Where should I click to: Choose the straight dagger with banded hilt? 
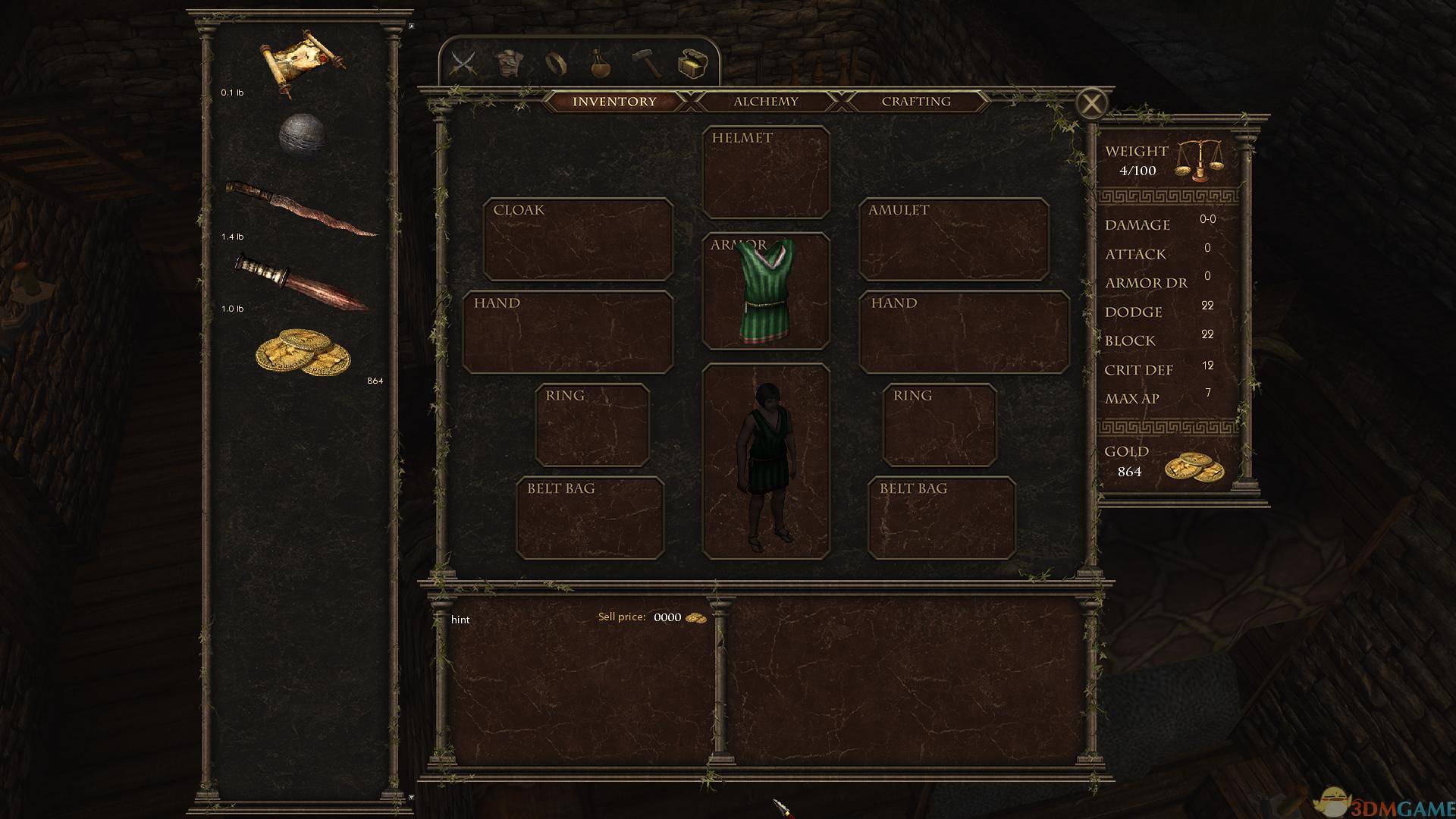pos(302,282)
